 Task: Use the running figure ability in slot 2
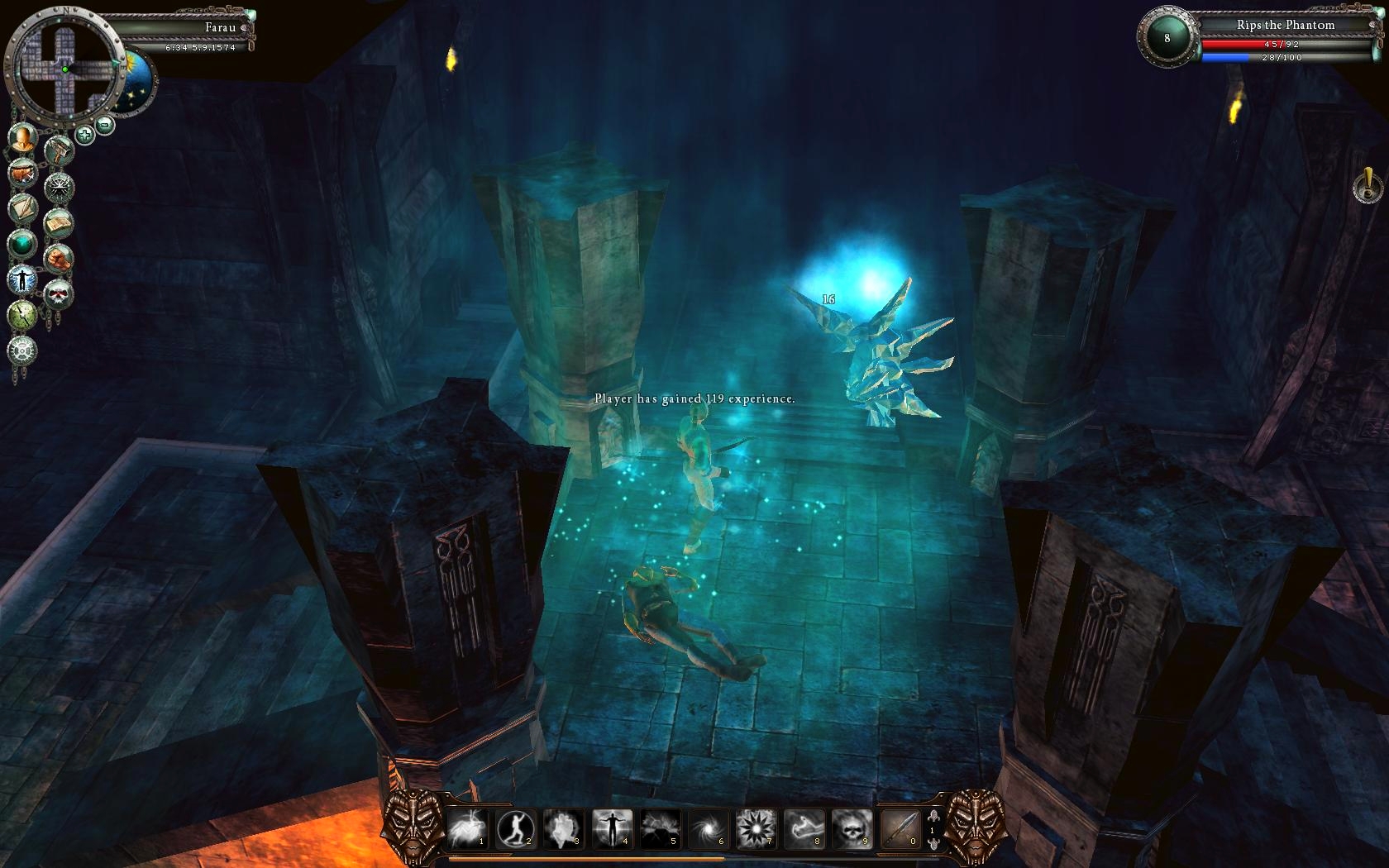coord(515,827)
